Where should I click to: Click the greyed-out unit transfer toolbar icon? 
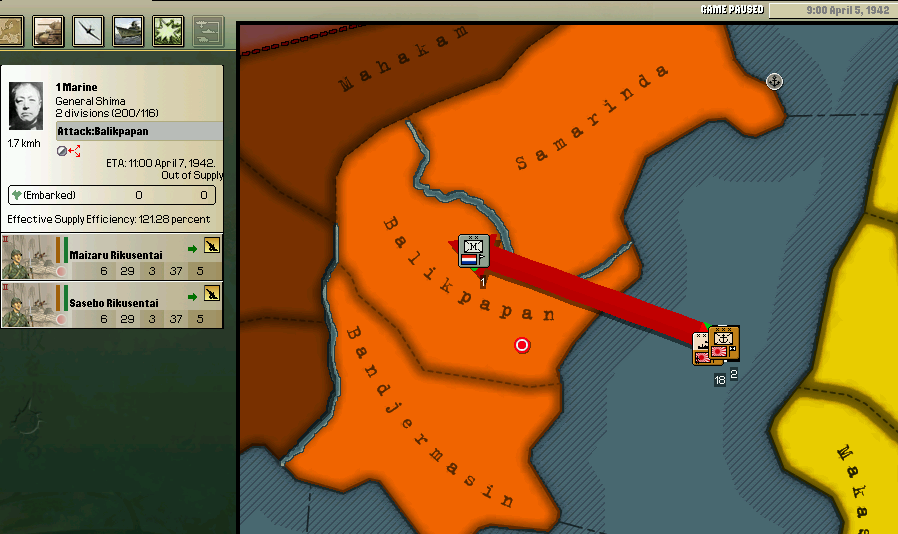(x=208, y=31)
